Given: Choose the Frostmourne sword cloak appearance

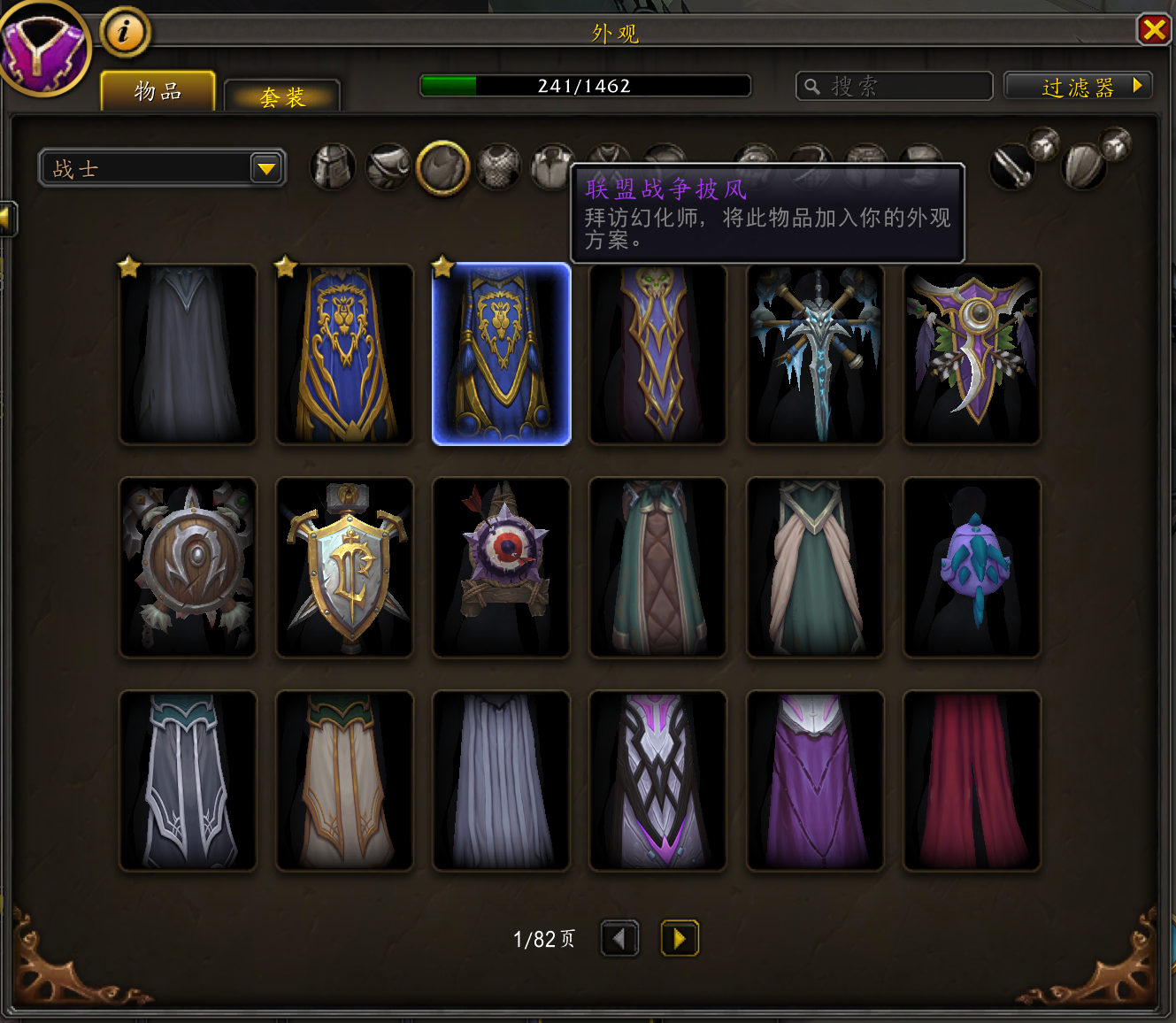Looking at the screenshot, I should click(815, 354).
